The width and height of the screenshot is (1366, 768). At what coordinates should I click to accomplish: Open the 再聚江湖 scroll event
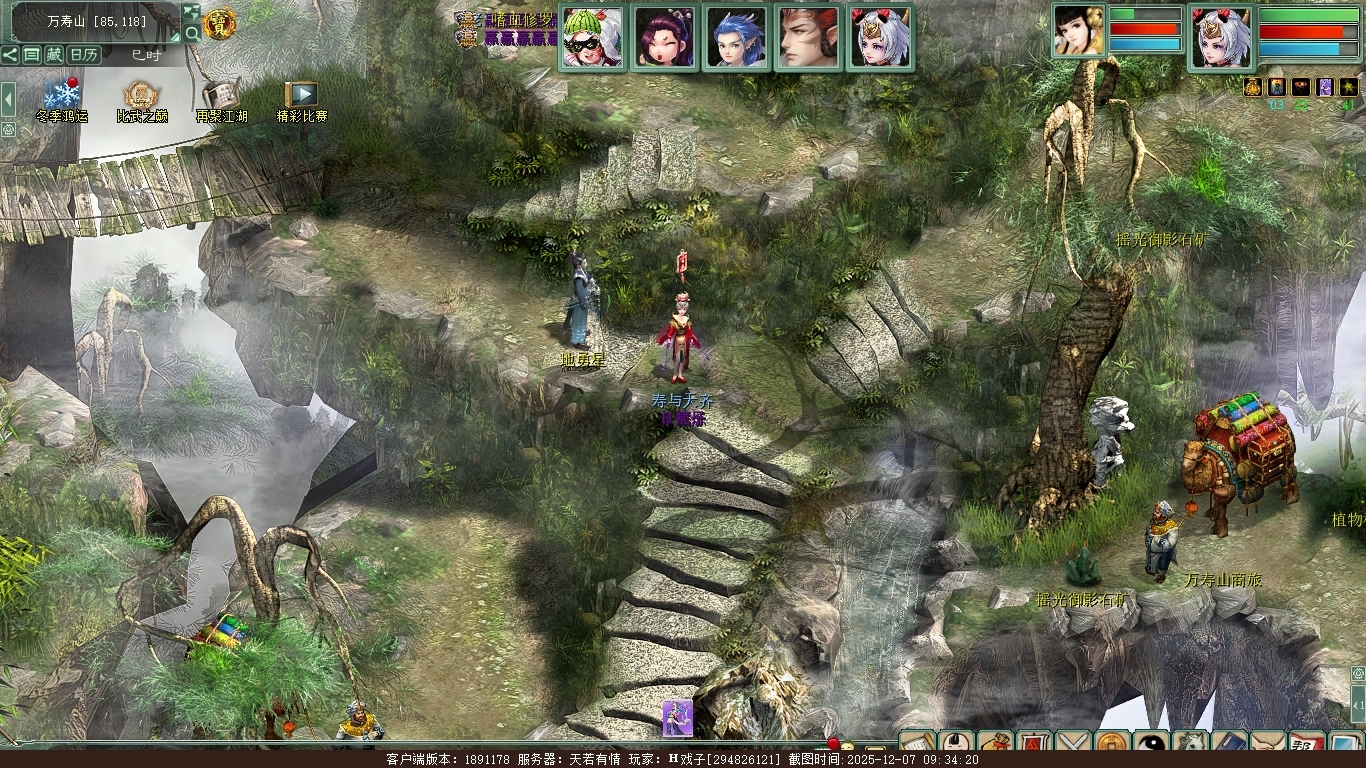221,96
